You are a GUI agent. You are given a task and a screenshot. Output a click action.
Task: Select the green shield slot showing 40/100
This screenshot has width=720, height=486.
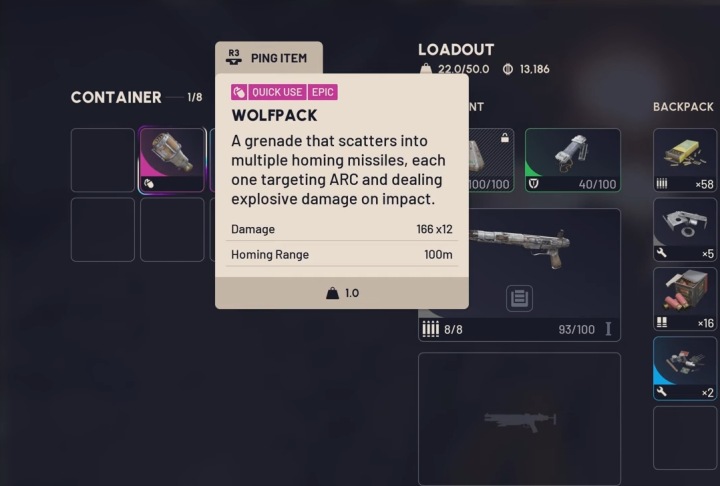tap(572, 159)
